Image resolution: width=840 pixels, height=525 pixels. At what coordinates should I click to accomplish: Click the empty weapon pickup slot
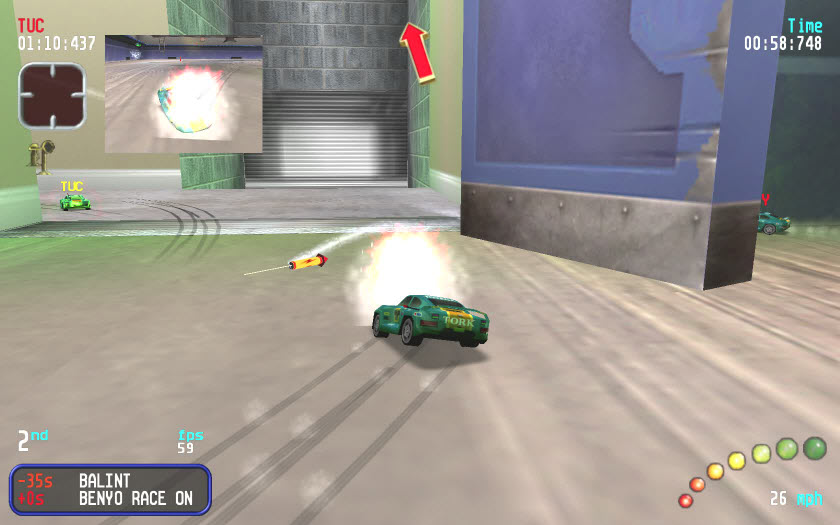point(52,95)
